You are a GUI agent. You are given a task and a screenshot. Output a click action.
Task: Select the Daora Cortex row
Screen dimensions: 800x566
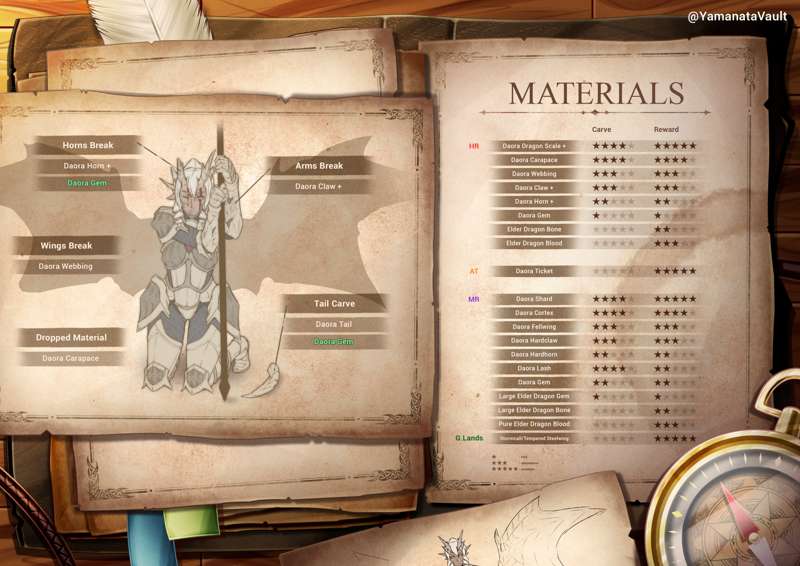(x=533, y=313)
